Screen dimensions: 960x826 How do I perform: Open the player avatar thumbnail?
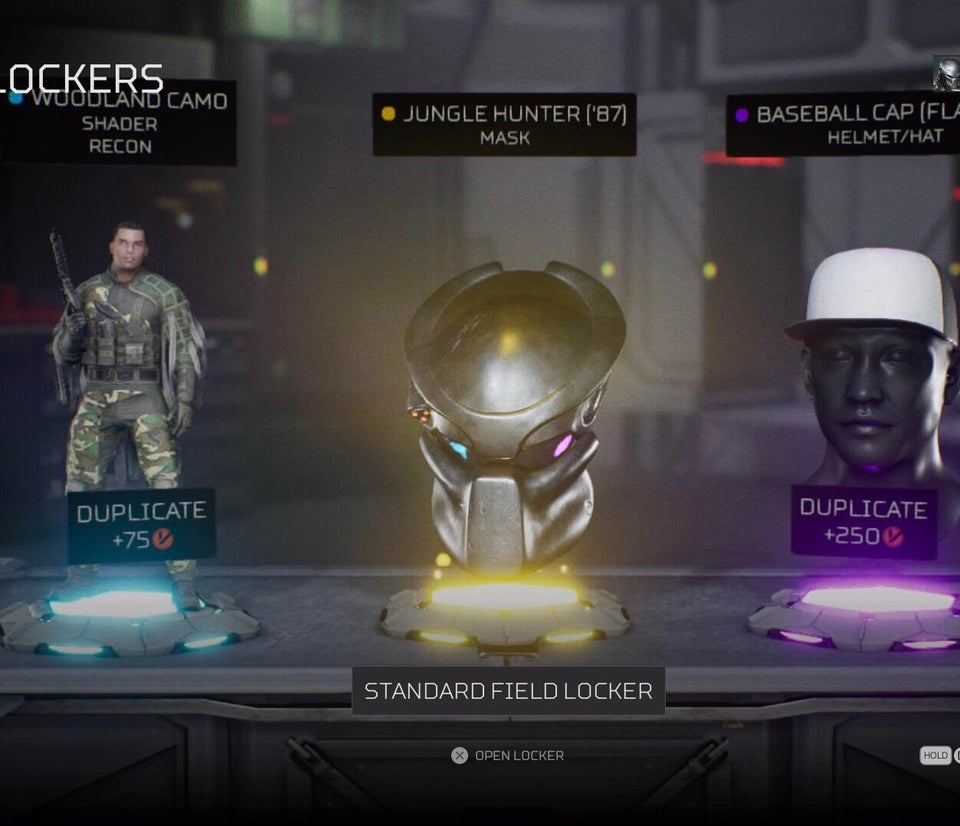click(x=946, y=73)
